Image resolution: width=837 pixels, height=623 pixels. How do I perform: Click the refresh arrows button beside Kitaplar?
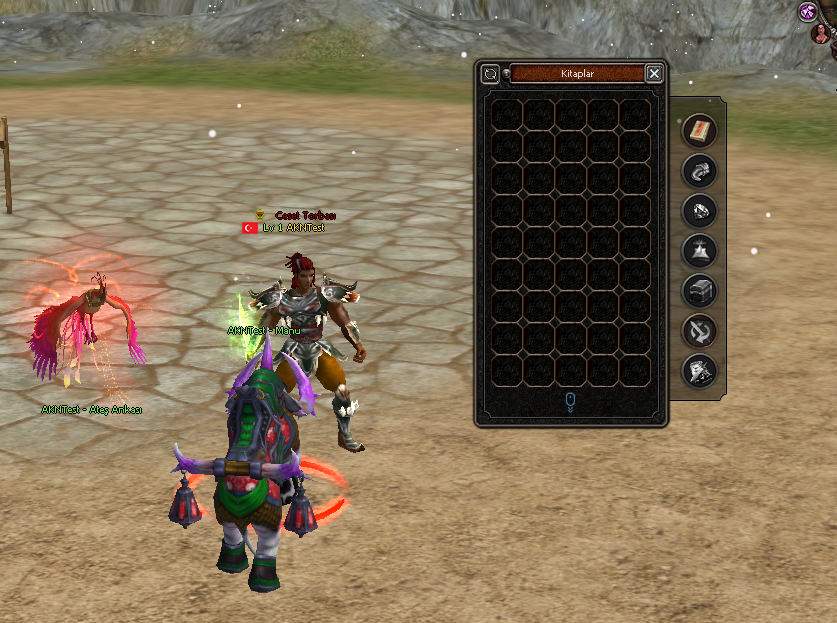490,73
